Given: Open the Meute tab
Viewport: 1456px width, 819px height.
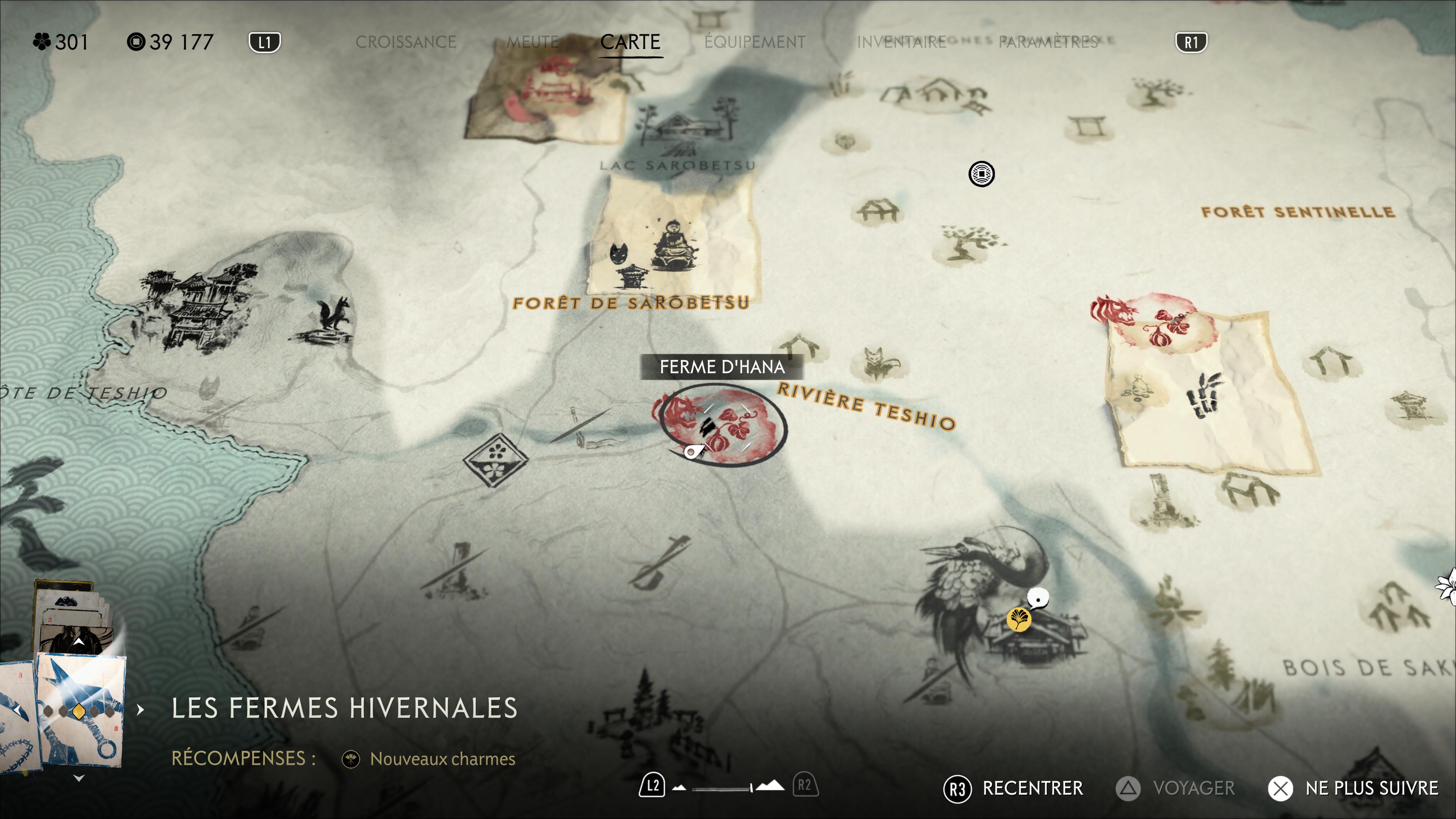Looking at the screenshot, I should [532, 42].
